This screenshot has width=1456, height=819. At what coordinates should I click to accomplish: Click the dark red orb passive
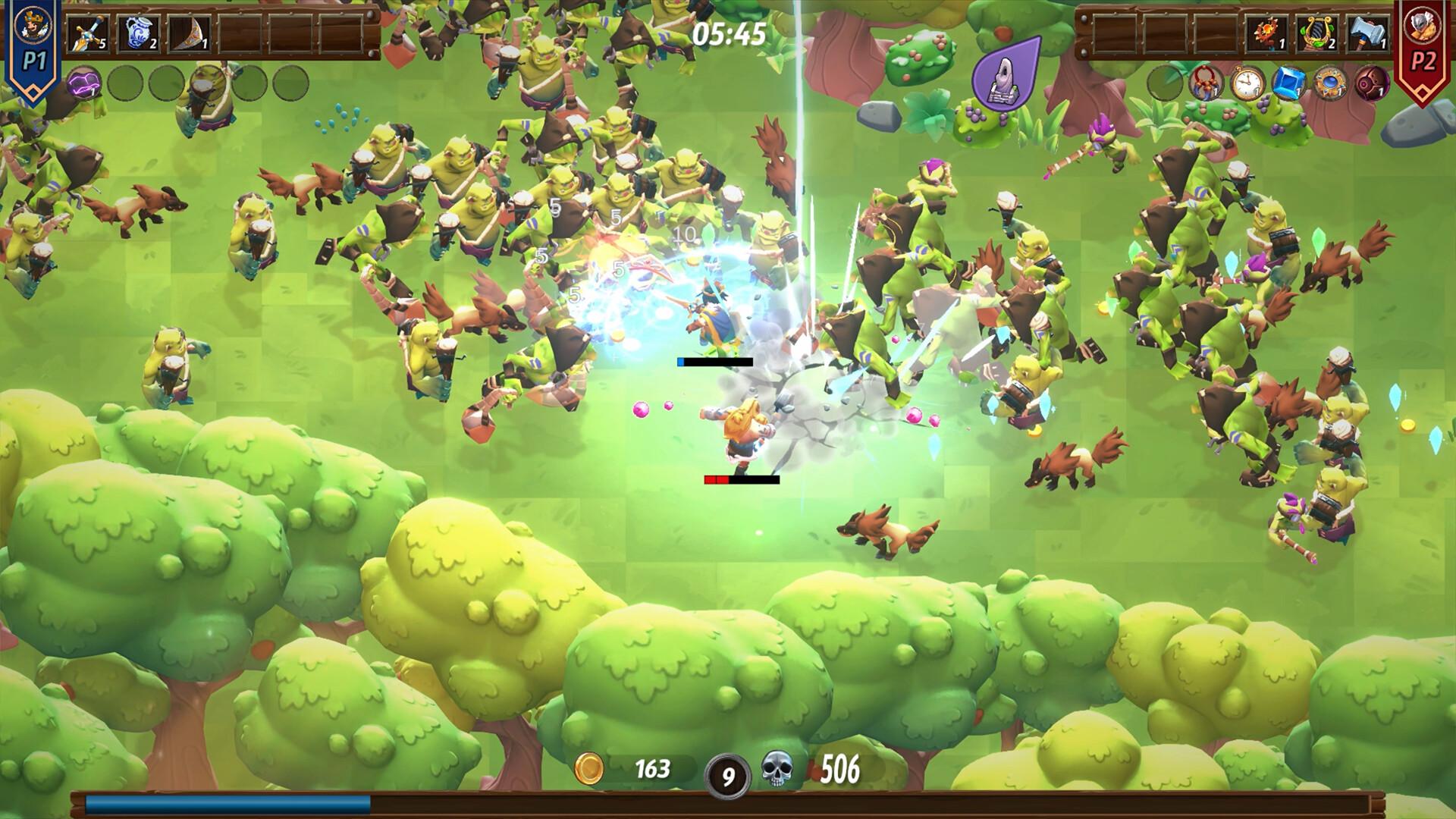coord(1371,83)
